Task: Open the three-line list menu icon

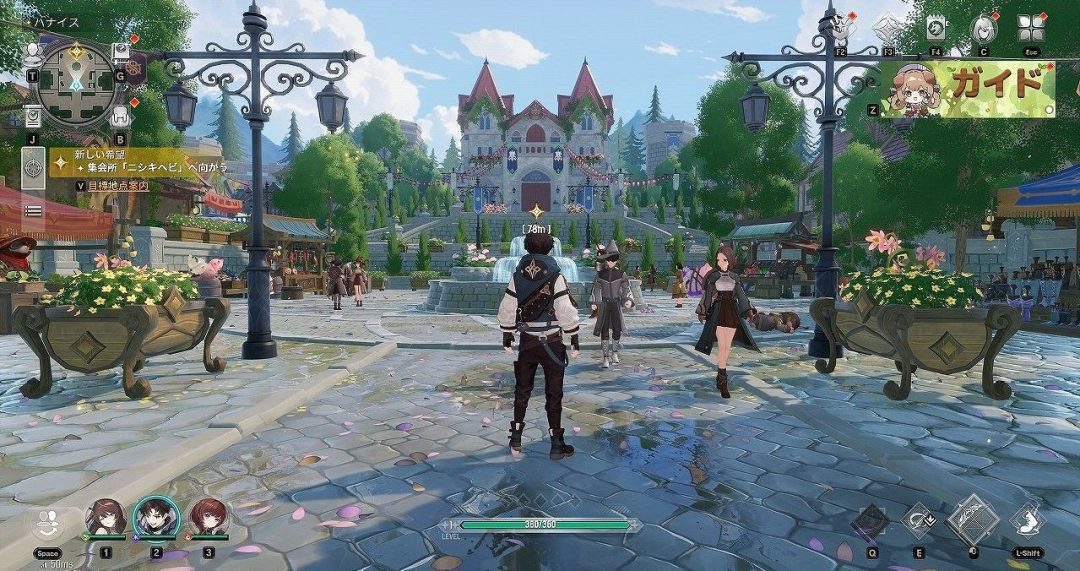Action: 33,210
